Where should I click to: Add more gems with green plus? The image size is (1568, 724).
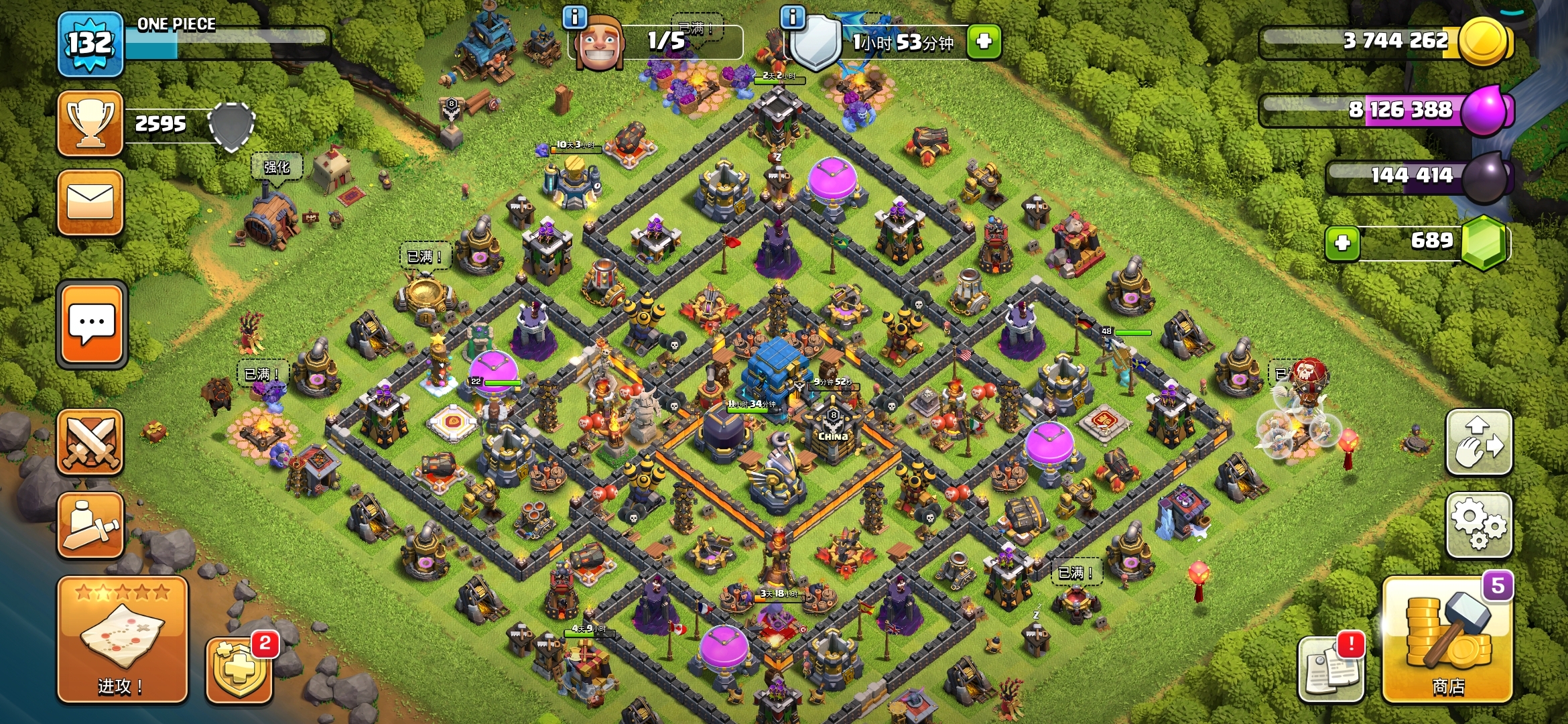(x=1342, y=243)
